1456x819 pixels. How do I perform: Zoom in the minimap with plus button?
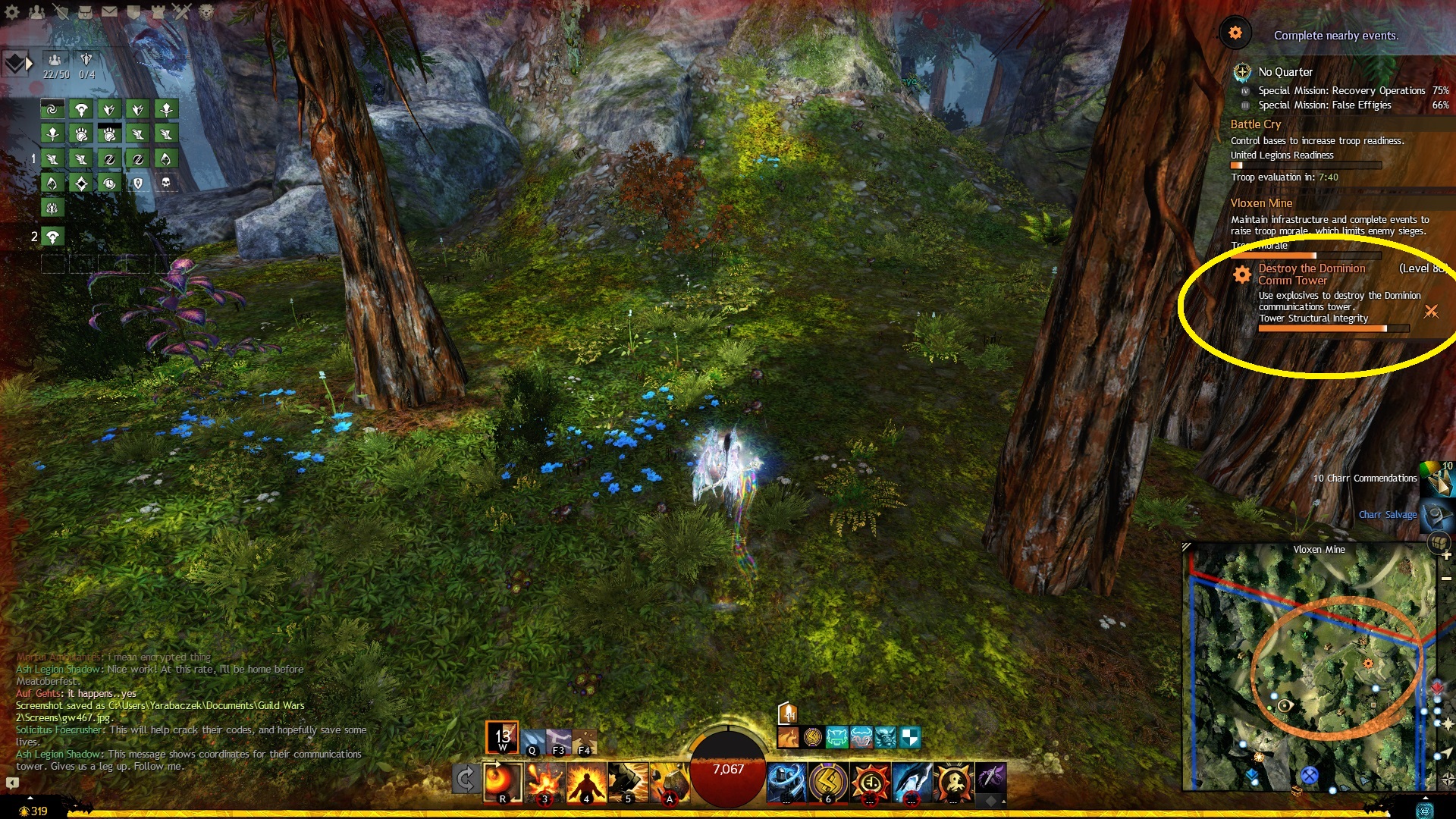1446,555
